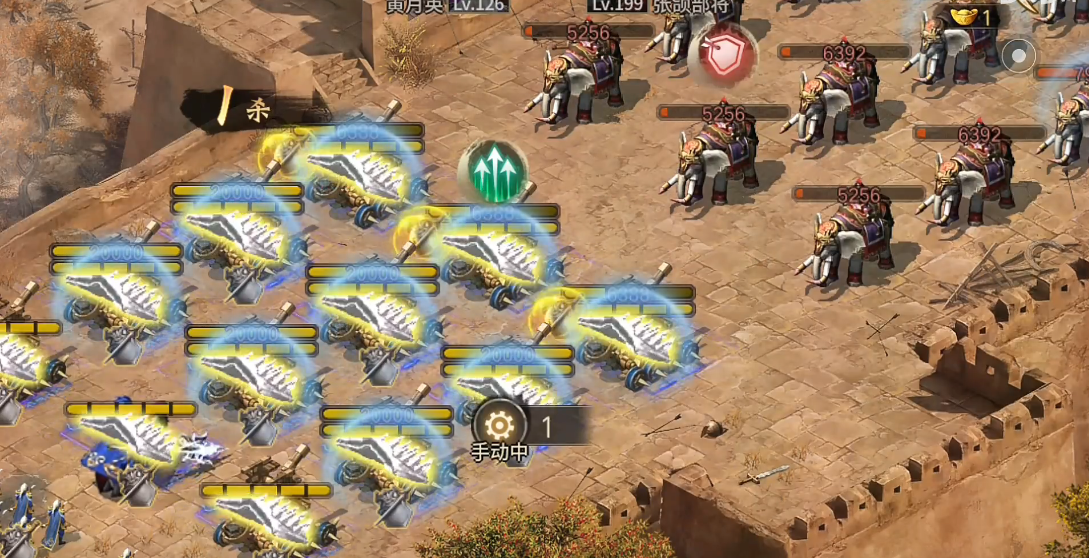Click the round white dot button
Viewport: 1089px width, 558px height.
[1018, 56]
